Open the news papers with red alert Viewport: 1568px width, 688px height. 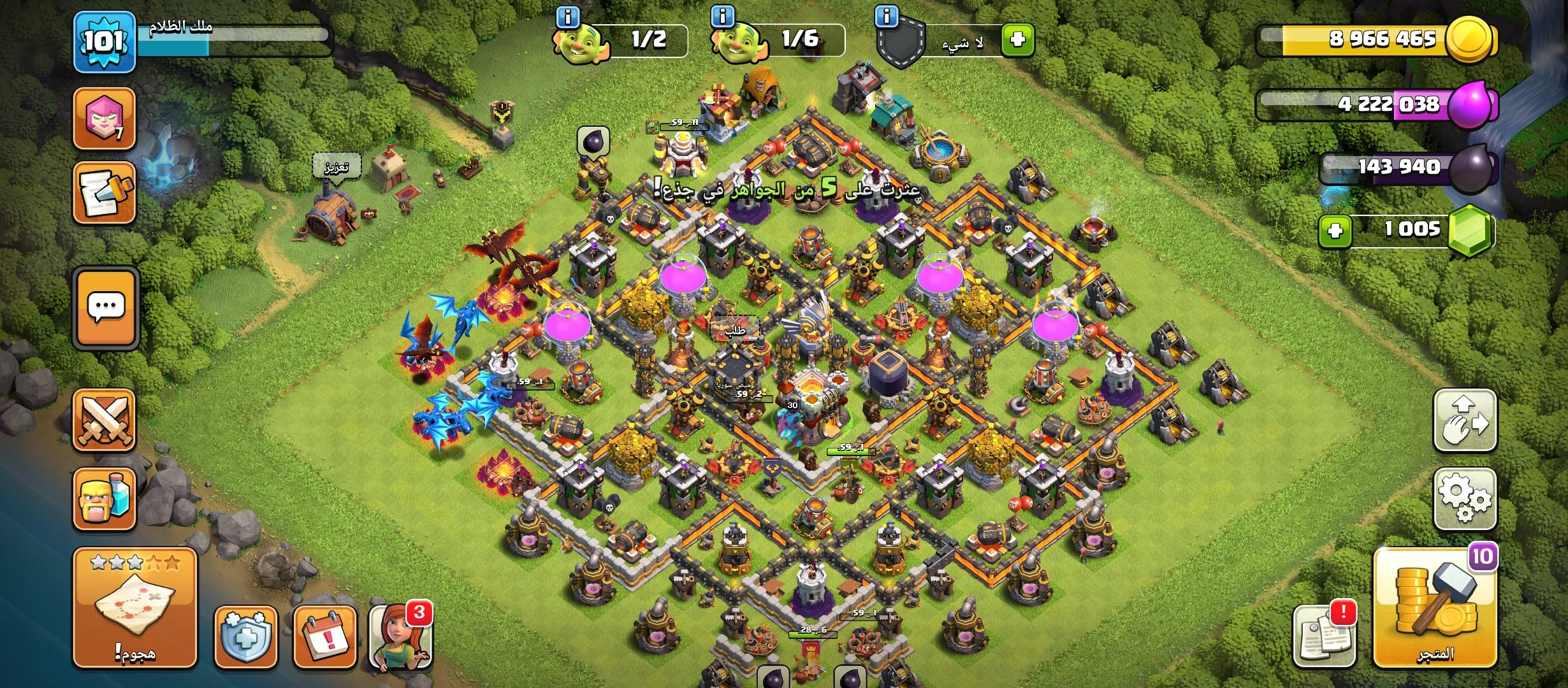(1325, 636)
